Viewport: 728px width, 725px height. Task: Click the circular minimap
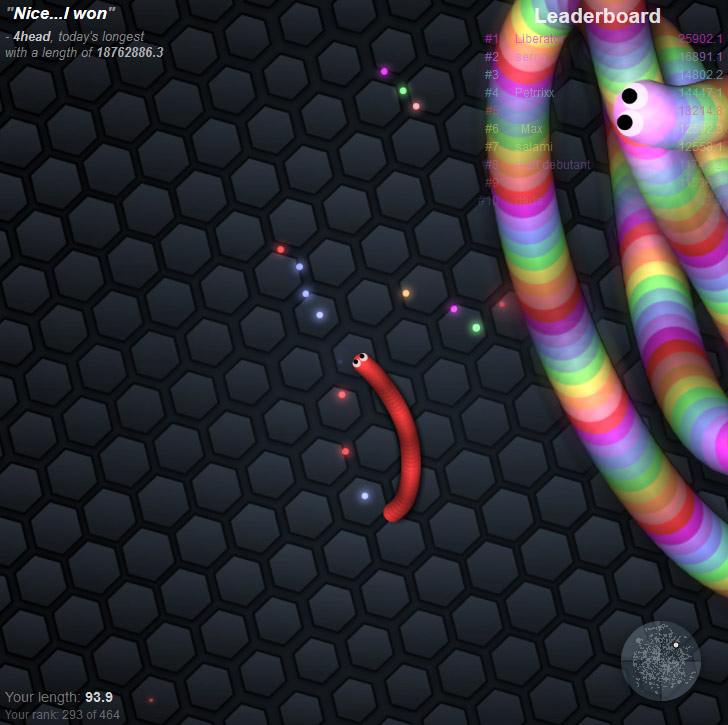point(661,661)
